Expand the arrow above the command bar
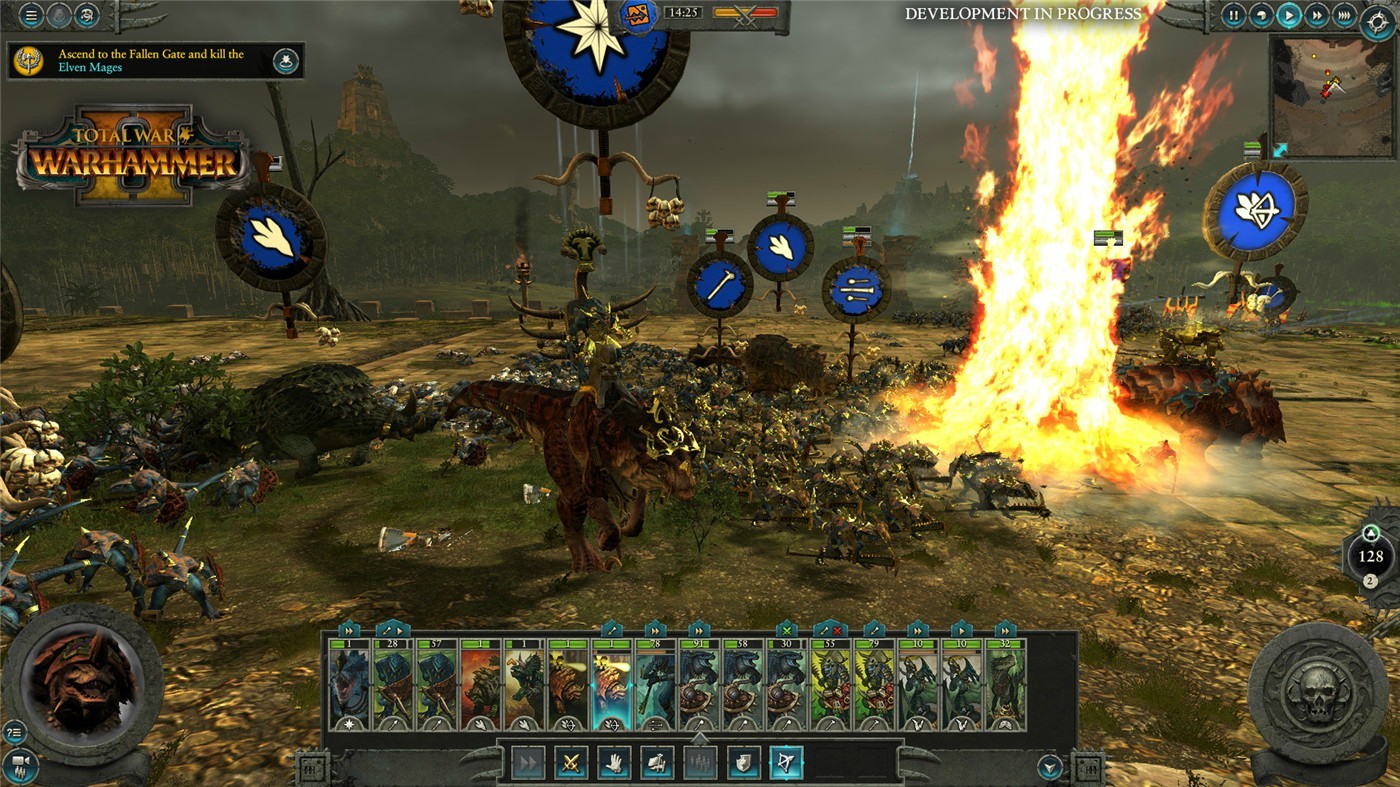This screenshot has width=1400, height=787. tap(700, 740)
